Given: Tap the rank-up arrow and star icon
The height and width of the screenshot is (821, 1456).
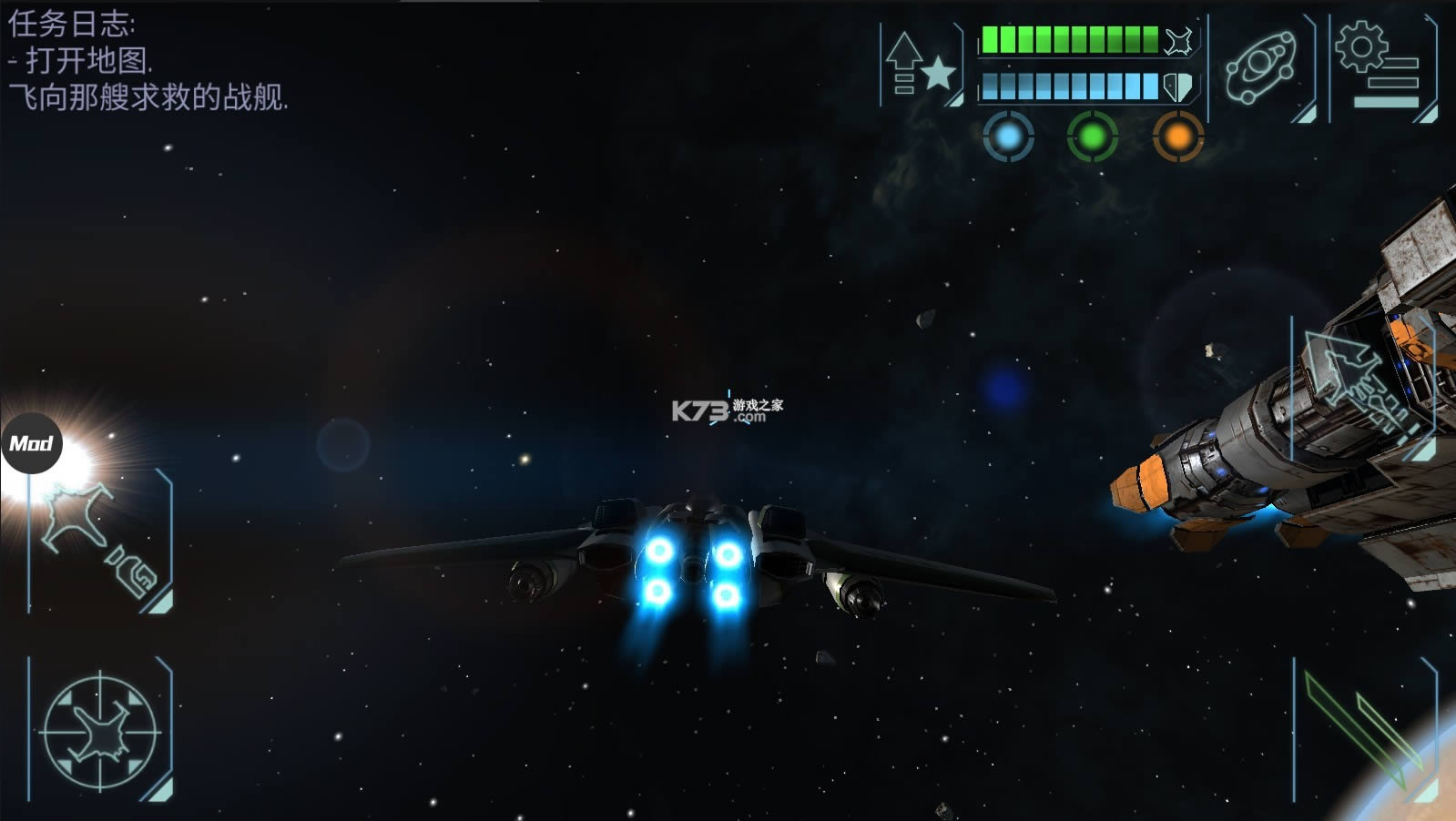Looking at the screenshot, I should [x=921, y=66].
